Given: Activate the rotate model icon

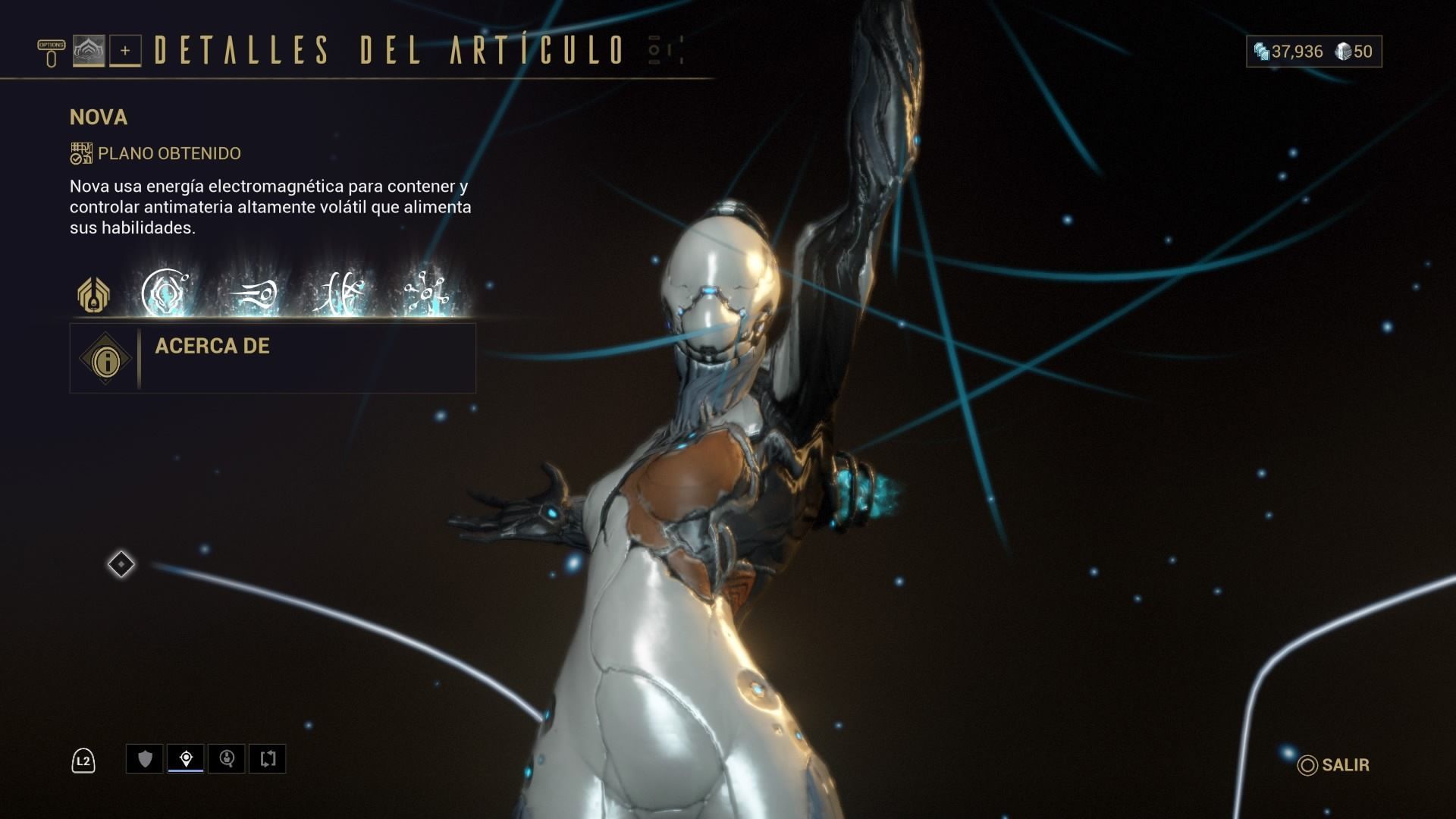Looking at the screenshot, I should (x=268, y=758).
